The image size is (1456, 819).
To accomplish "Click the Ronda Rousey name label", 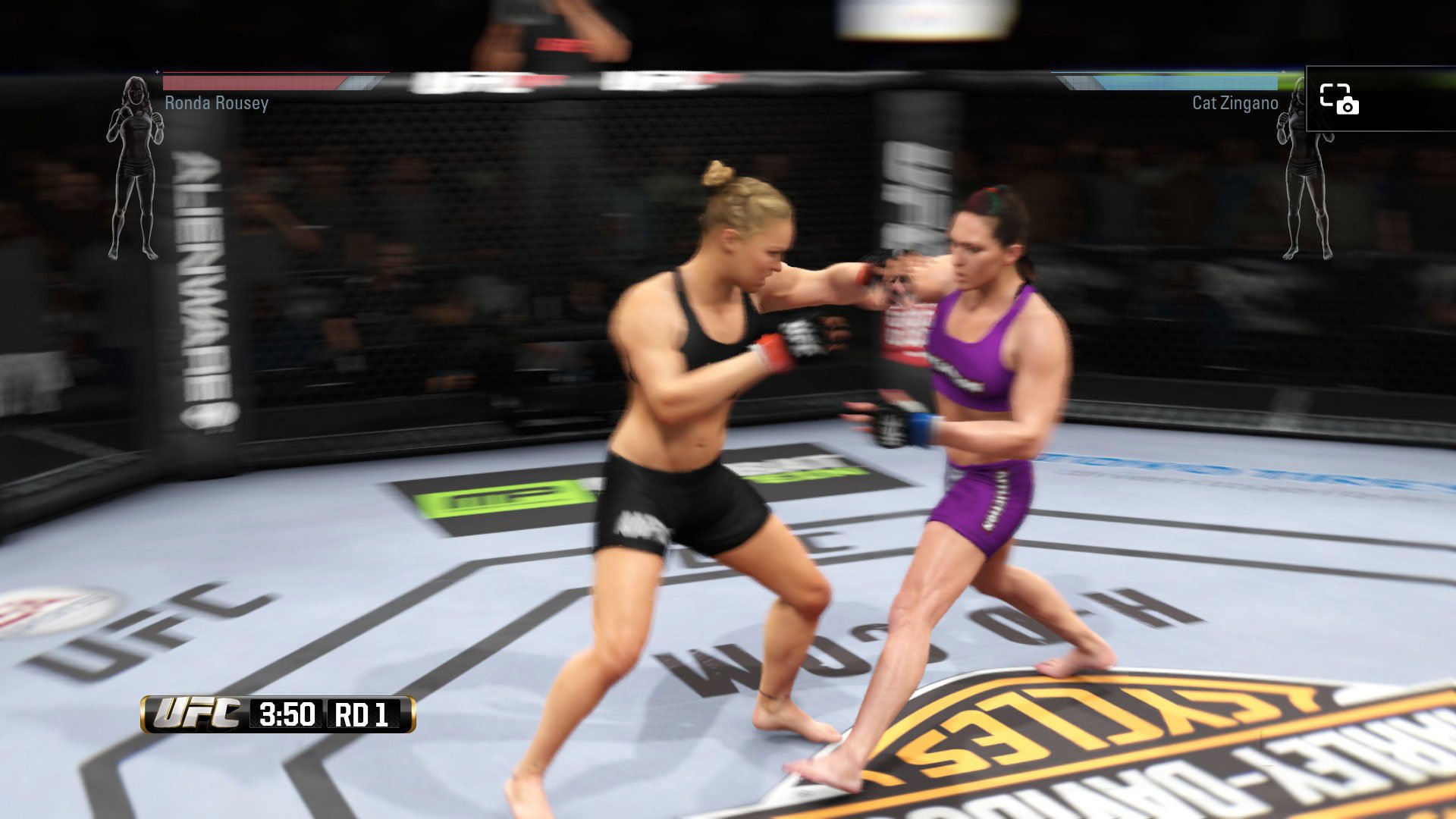I will [x=216, y=103].
